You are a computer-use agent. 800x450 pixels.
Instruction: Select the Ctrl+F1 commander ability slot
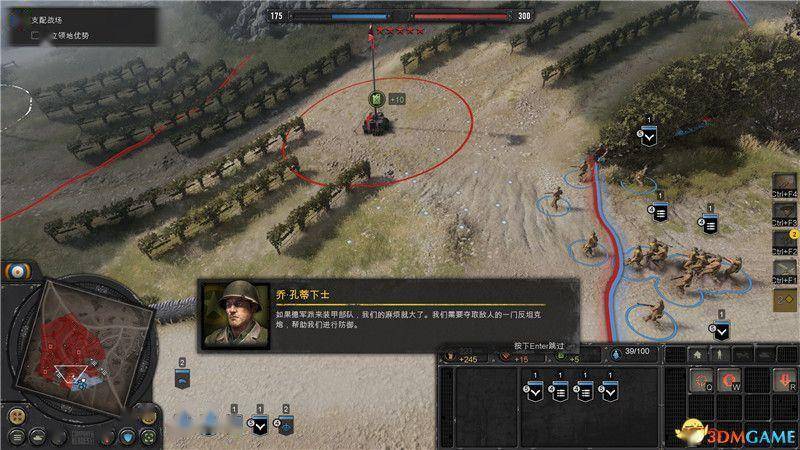[783, 270]
